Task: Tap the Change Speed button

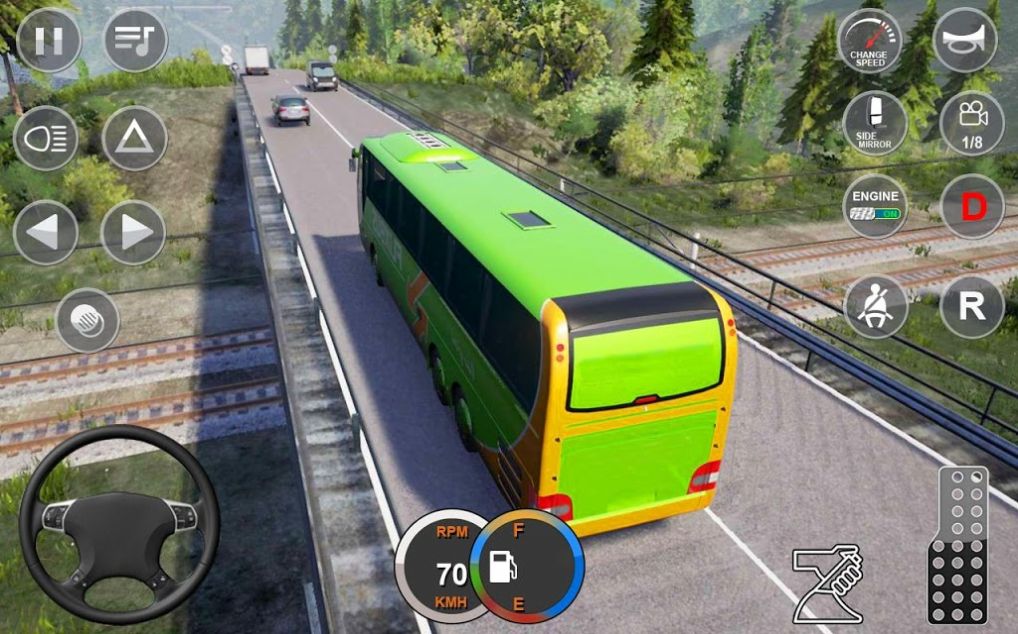Action: click(869, 41)
